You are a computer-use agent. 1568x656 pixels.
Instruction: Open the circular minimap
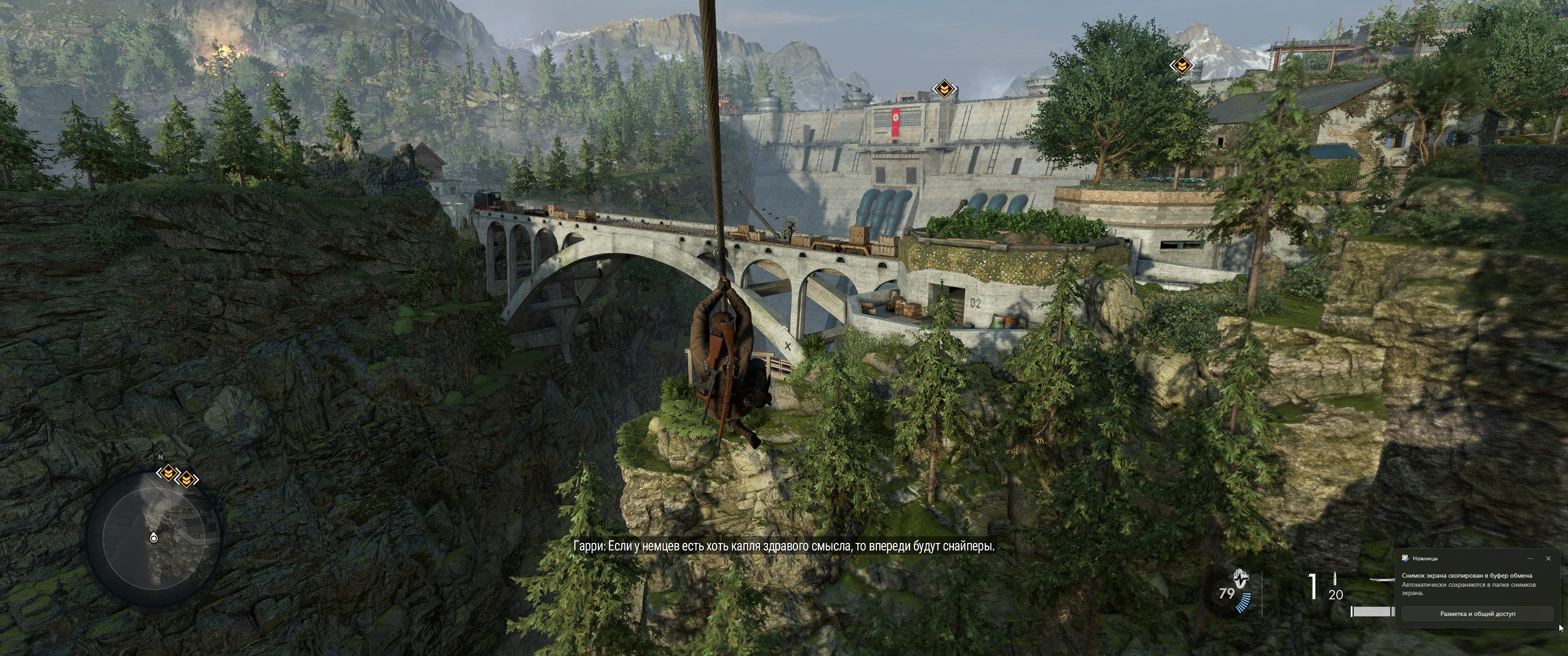tap(156, 538)
